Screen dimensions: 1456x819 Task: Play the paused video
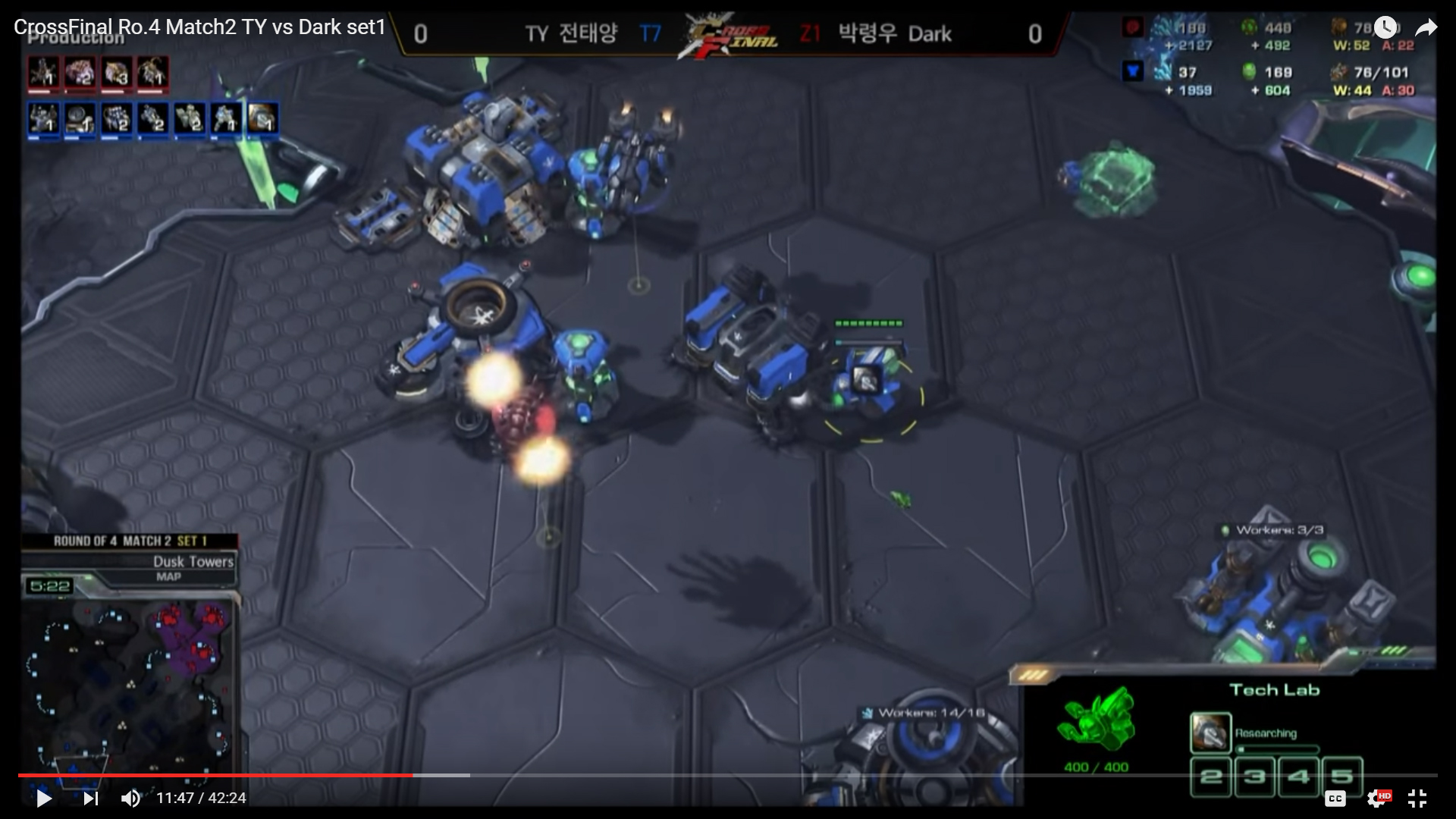[44, 798]
